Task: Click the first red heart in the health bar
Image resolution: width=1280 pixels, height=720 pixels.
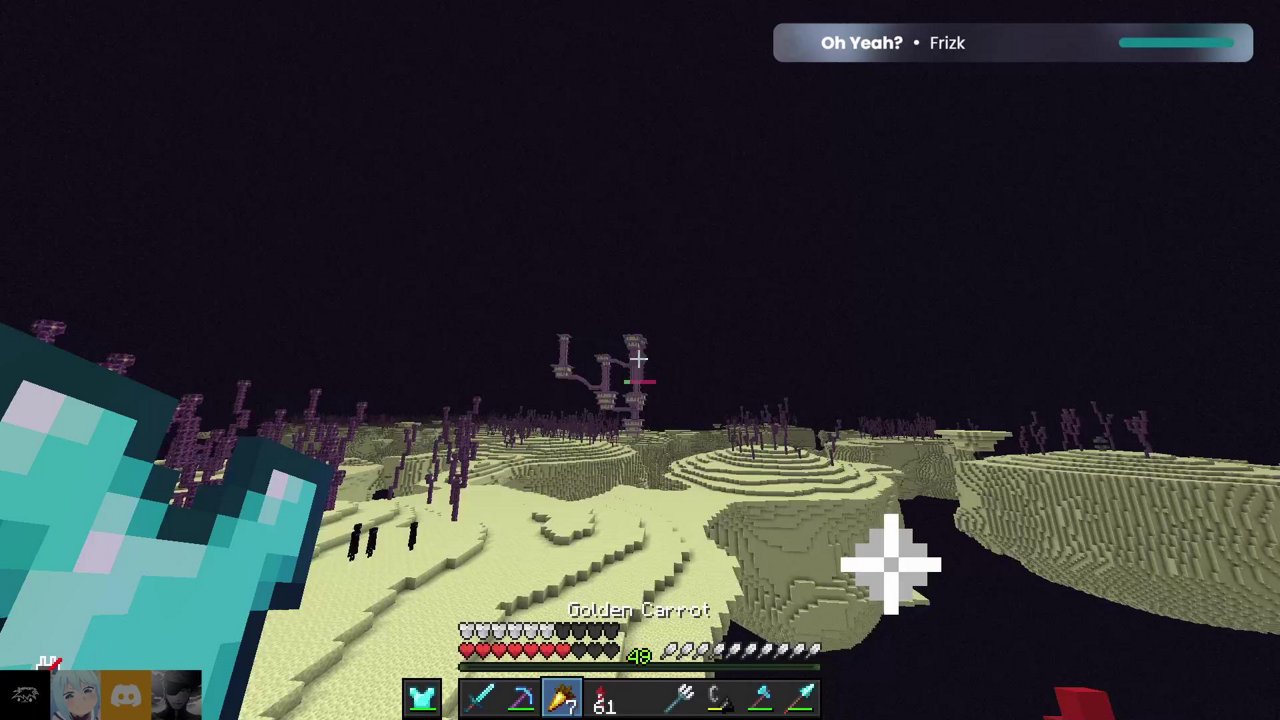Action: click(465, 650)
